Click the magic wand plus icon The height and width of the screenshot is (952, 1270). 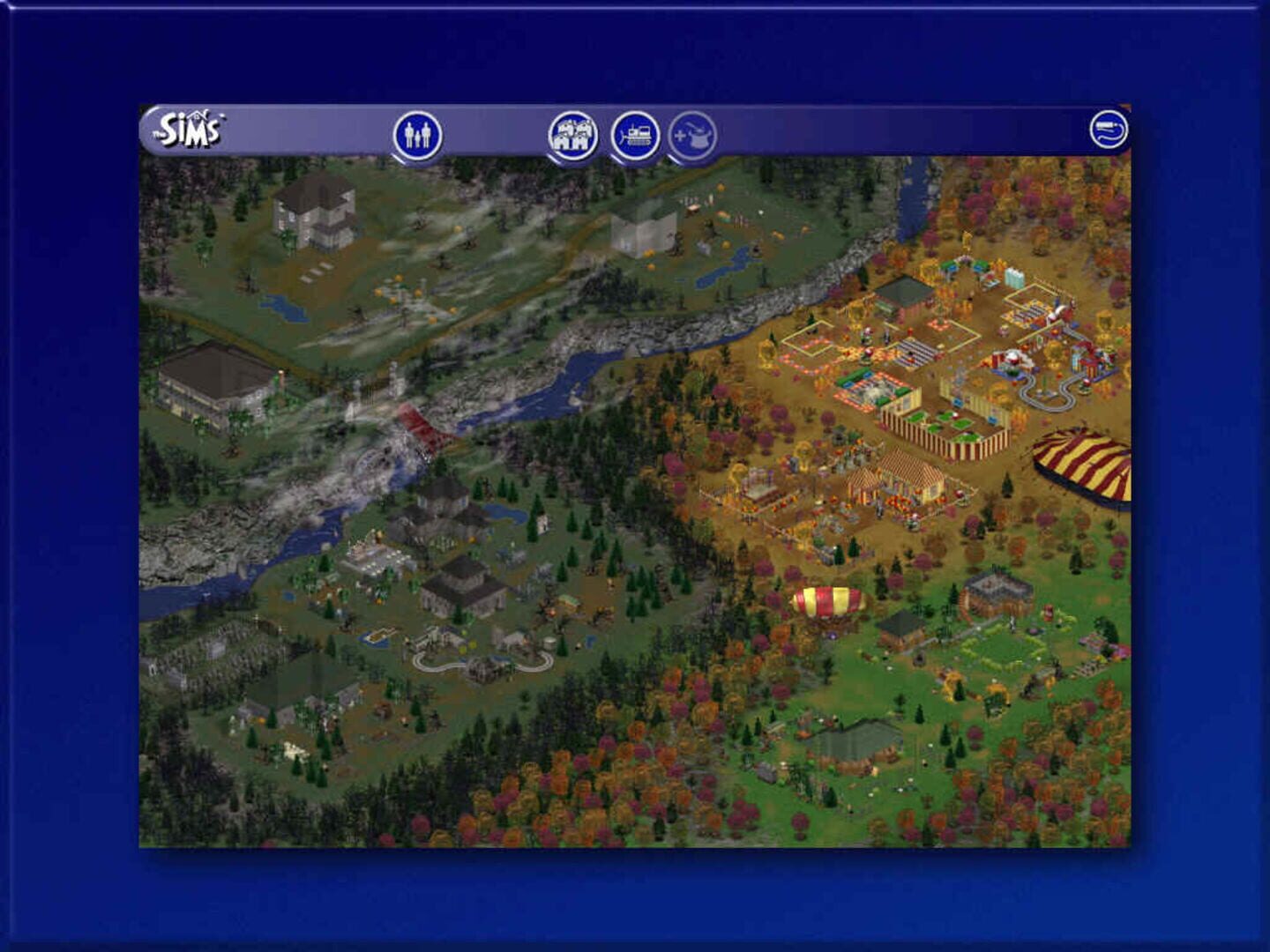tap(692, 134)
